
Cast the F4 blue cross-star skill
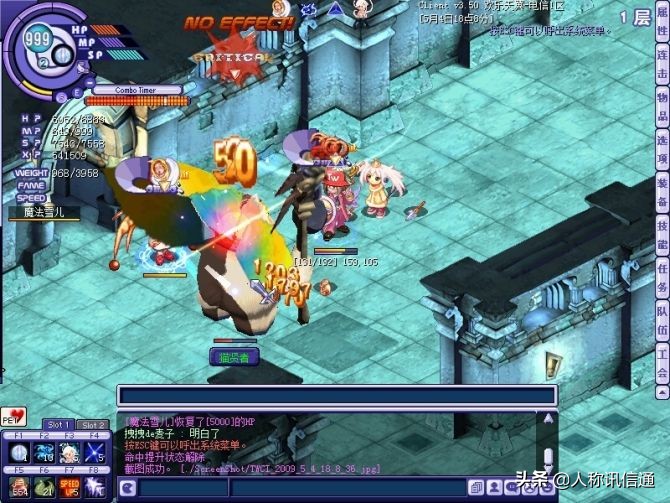click(x=96, y=453)
